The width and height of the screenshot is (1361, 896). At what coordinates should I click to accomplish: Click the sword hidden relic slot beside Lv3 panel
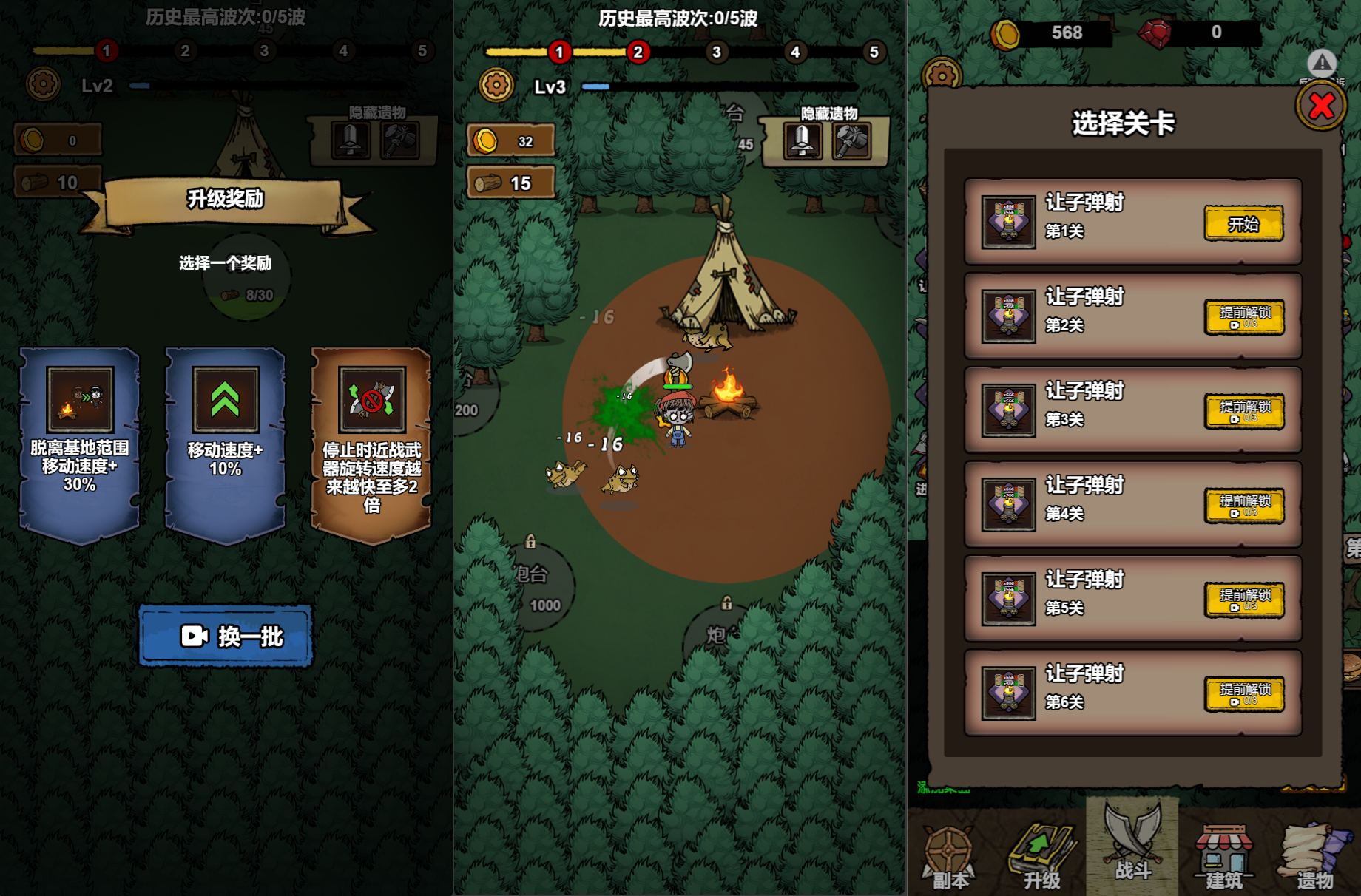803,140
